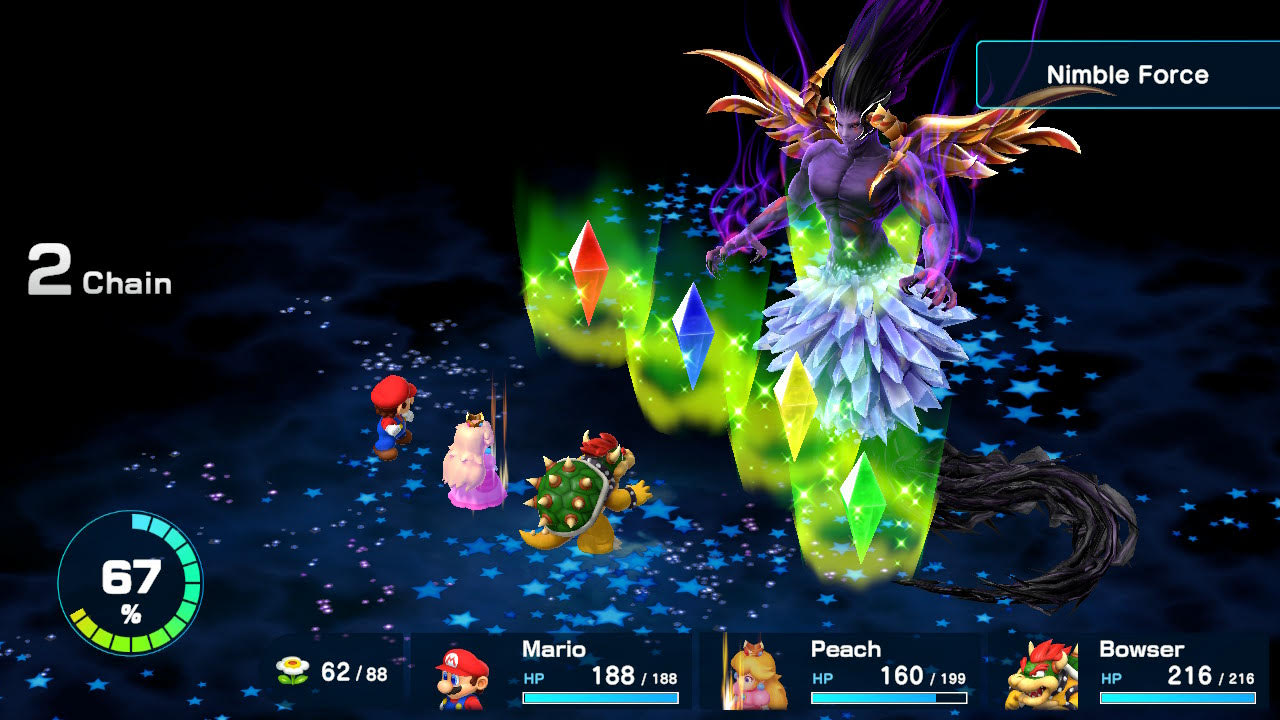
Task: Select Mario's portrait in the party bar
Action: point(462,676)
